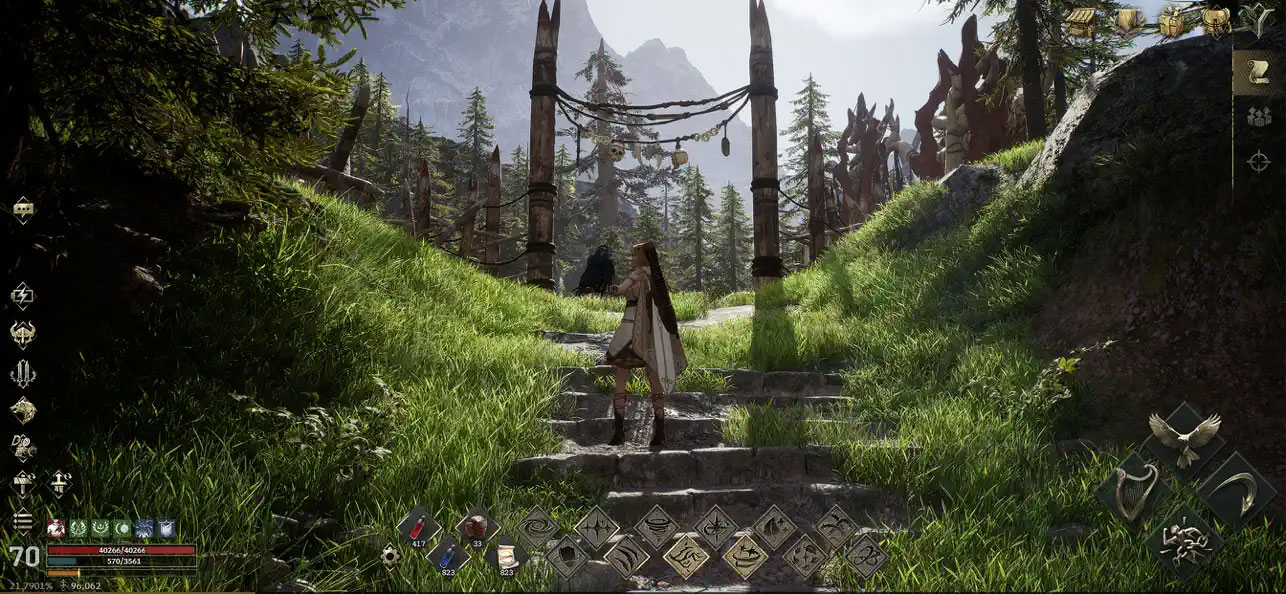1286x594 pixels.
Task: Open the scroll tab on right panel
Action: click(x=1259, y=73)
